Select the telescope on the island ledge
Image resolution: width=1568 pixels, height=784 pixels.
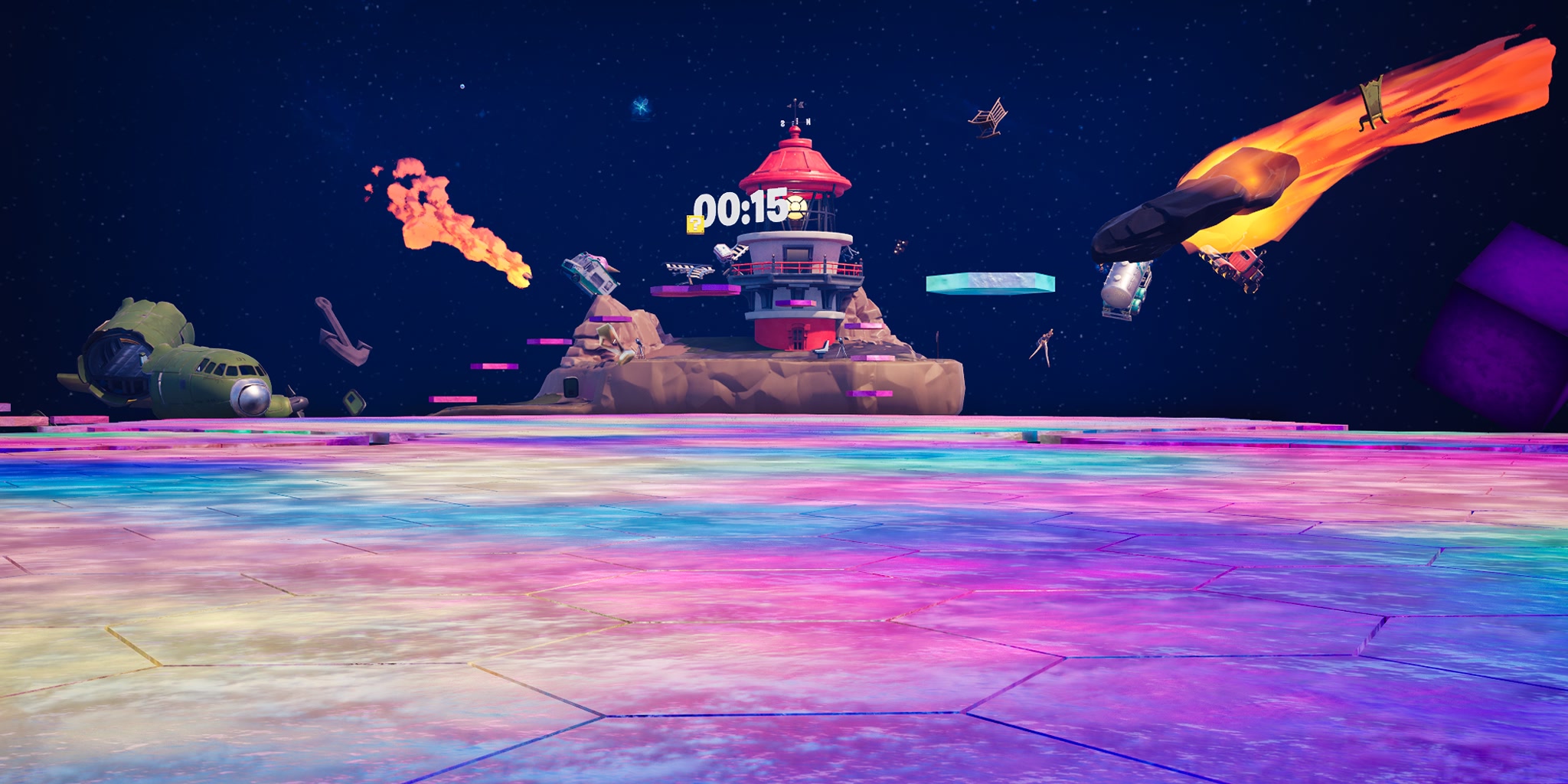click(x=840, y=346)
